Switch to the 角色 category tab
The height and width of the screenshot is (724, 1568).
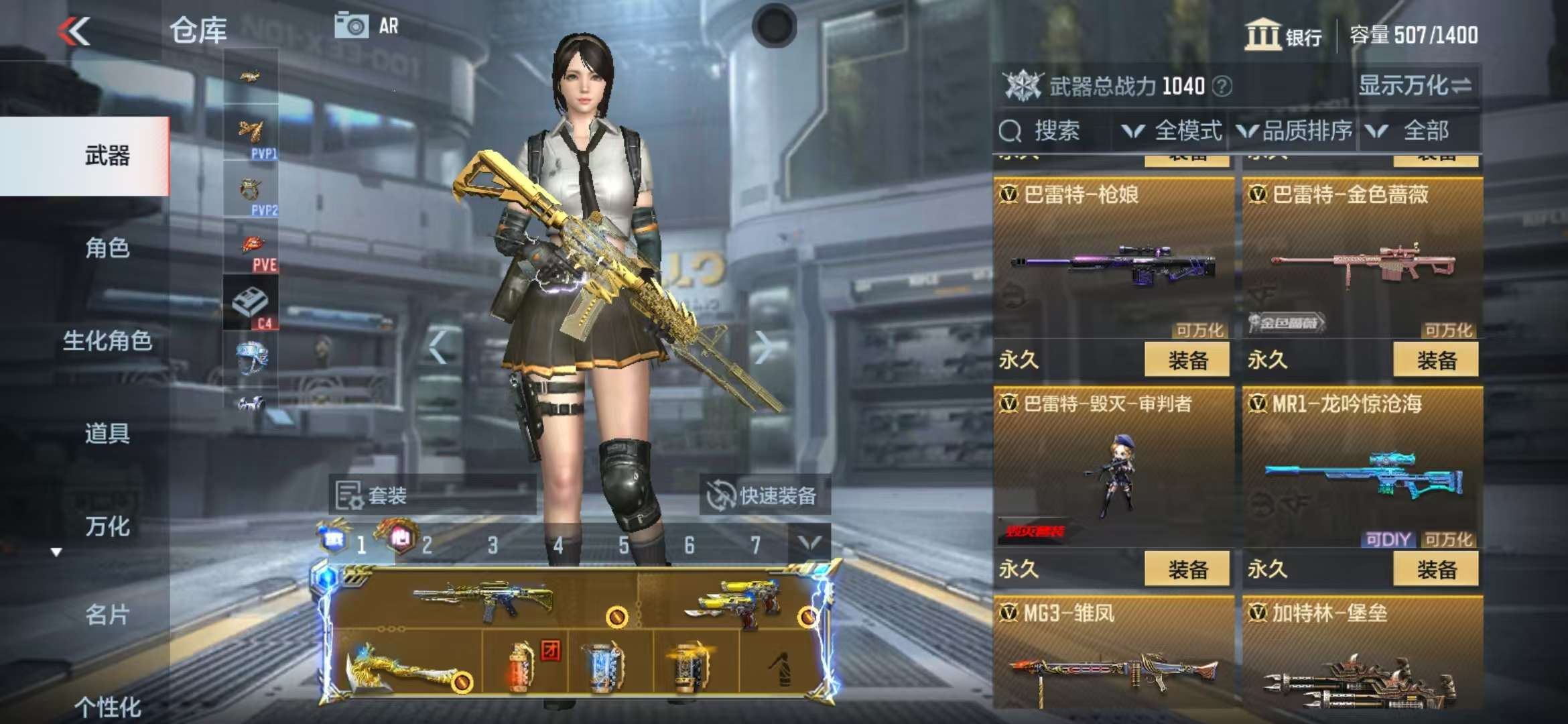click(x=107, y=249)
